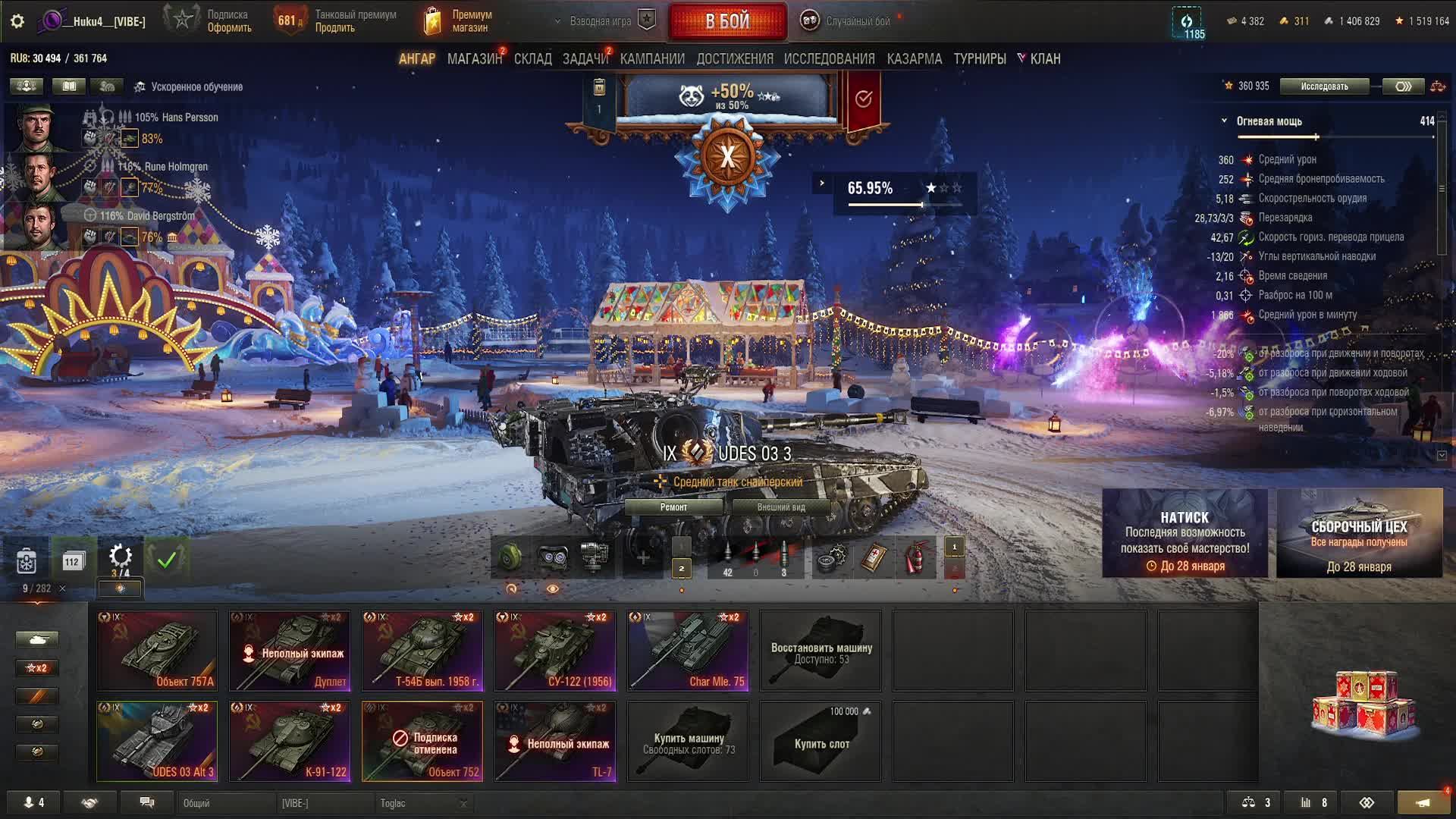Image resolution: width=1456 pixels, height=819 pixels.
Task: Click the Ремонт repair button
Action: click(673, 507)
